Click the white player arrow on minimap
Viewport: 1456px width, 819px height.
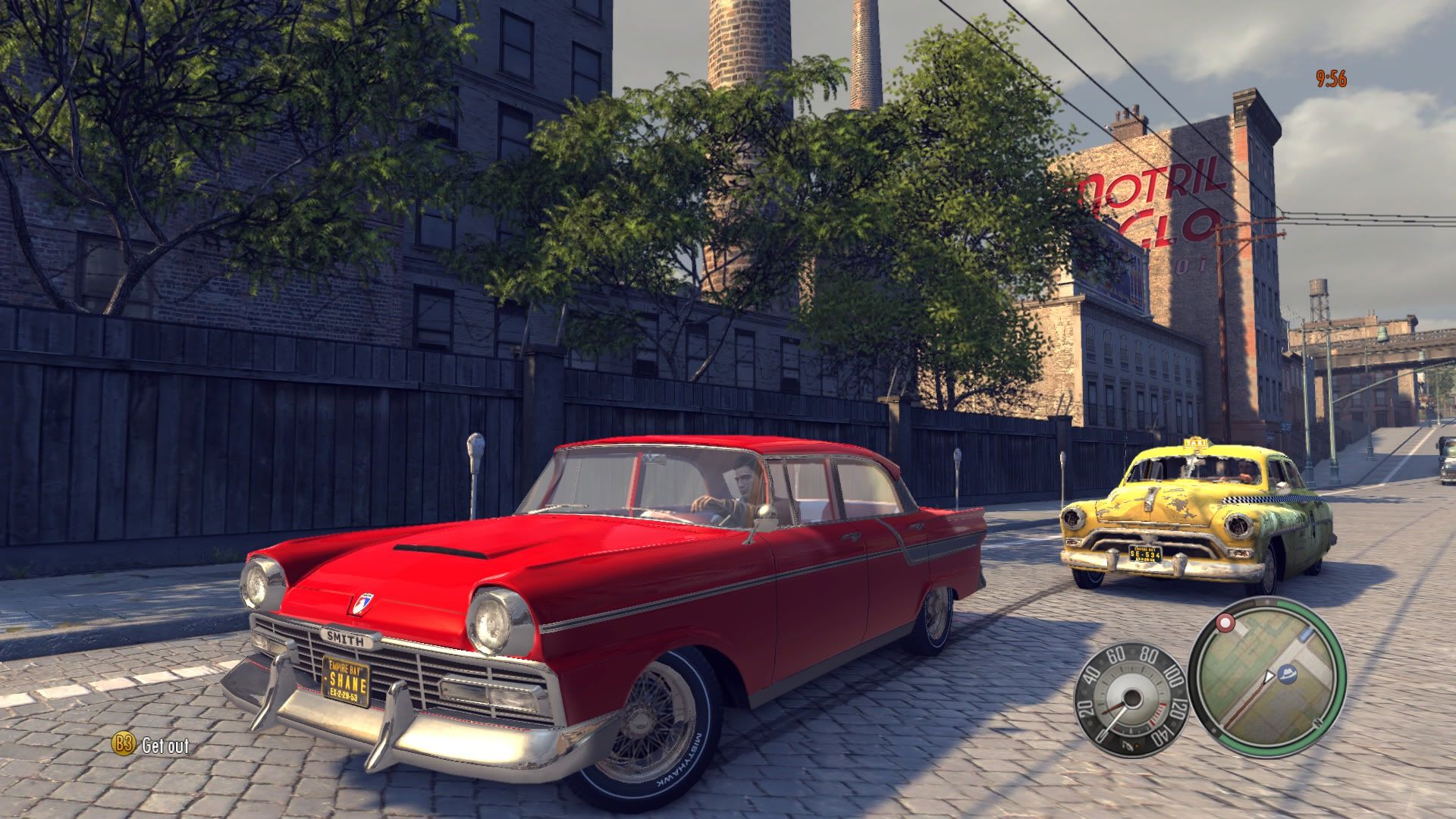1269,676
